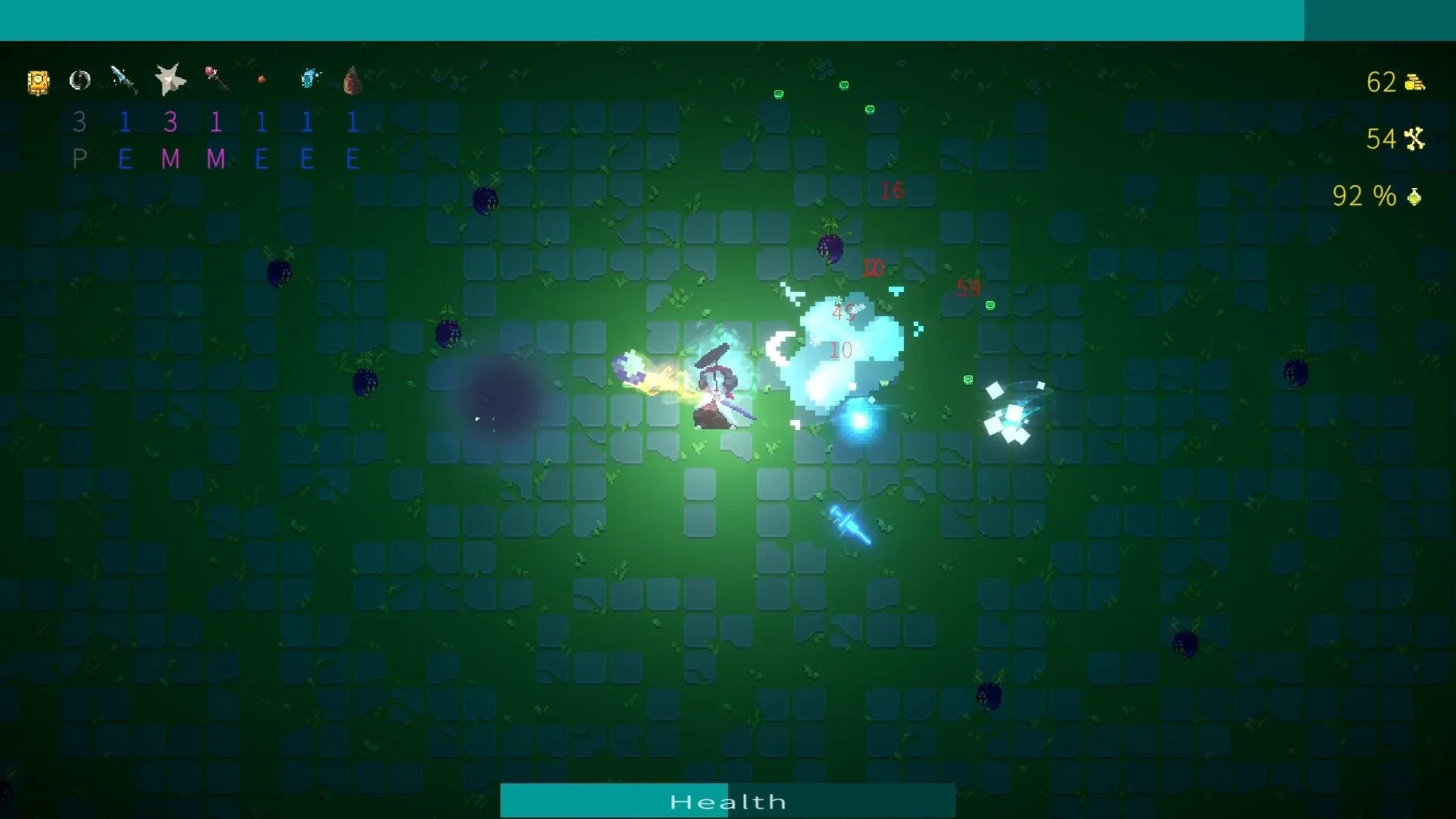This screenshot has width=1456, height=819.
Task: Click the P label under the tome
Action: pyautogui.click(x=80, y=159)
